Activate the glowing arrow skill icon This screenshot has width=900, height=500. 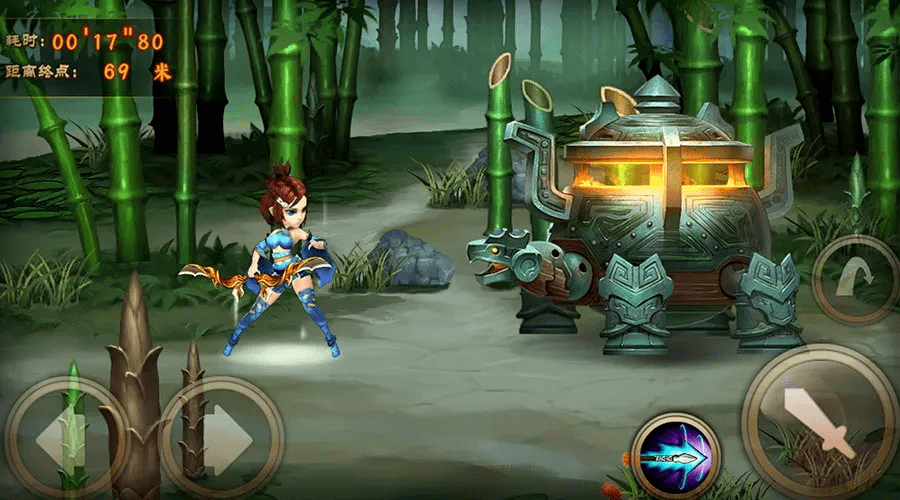[676, 456]
